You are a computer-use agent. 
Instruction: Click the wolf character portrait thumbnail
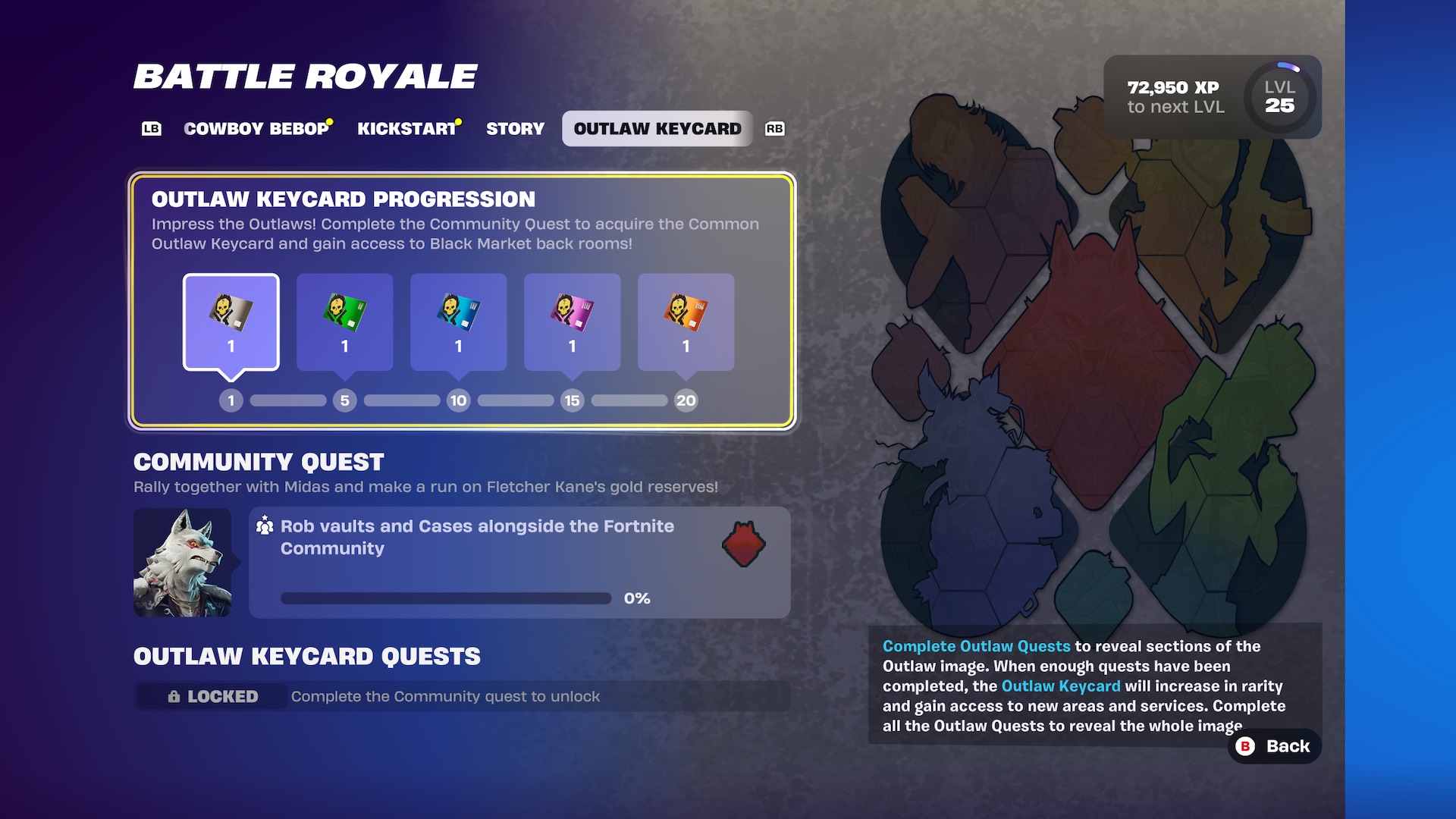[x=182, y=562]
